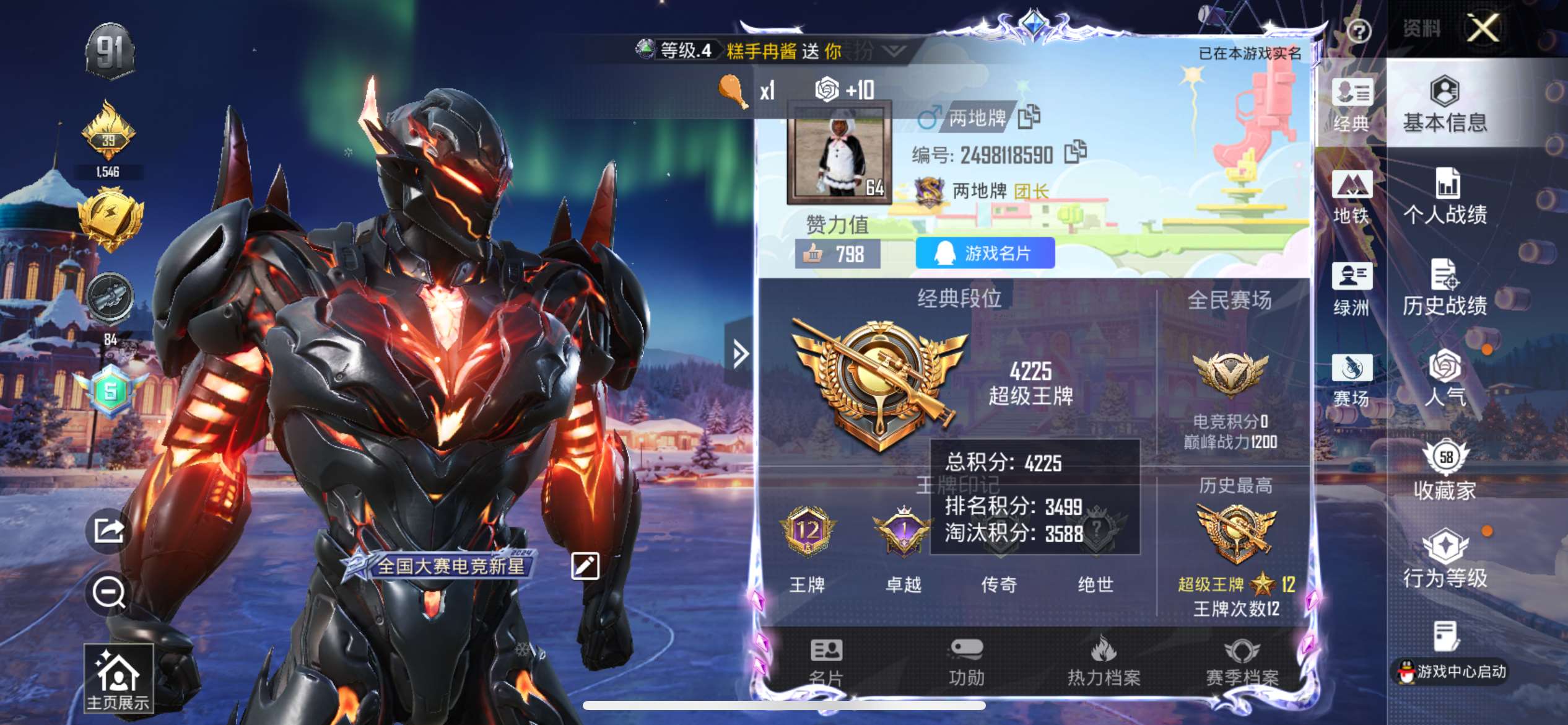The image size is (1568, 725).
Task: Click the 主页展示 homepage display button
Action: click(x=118, y=679)
